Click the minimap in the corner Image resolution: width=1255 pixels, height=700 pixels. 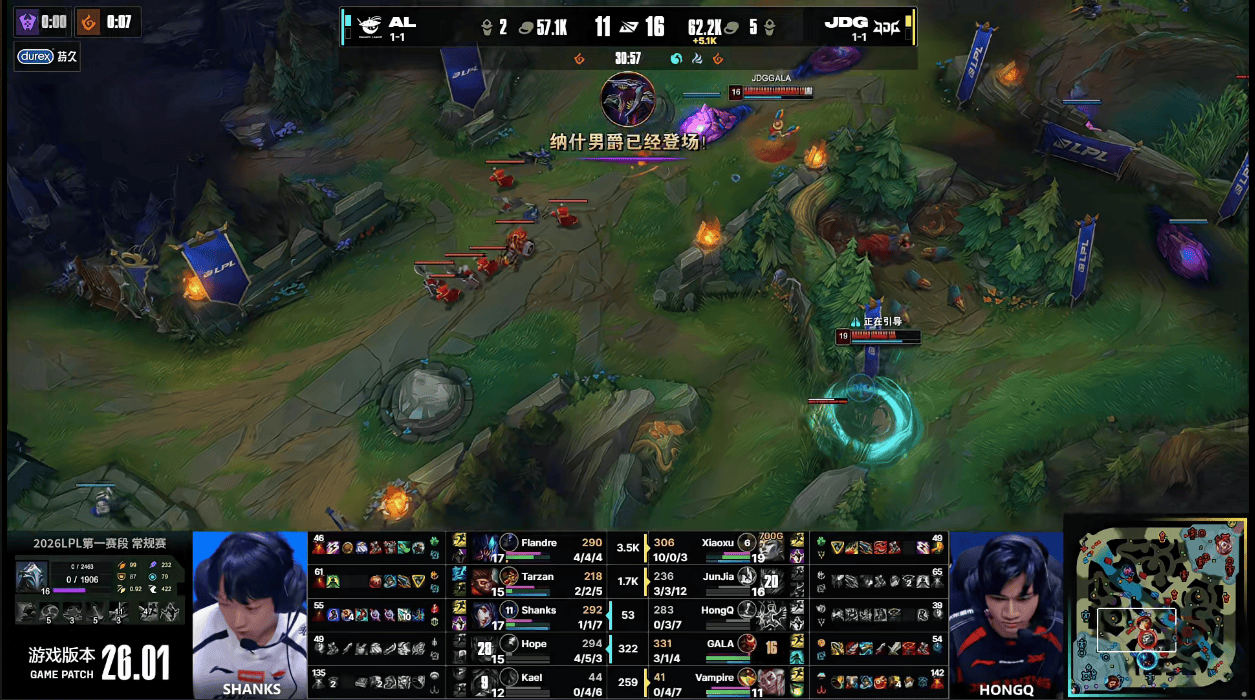click(1158, 608)
